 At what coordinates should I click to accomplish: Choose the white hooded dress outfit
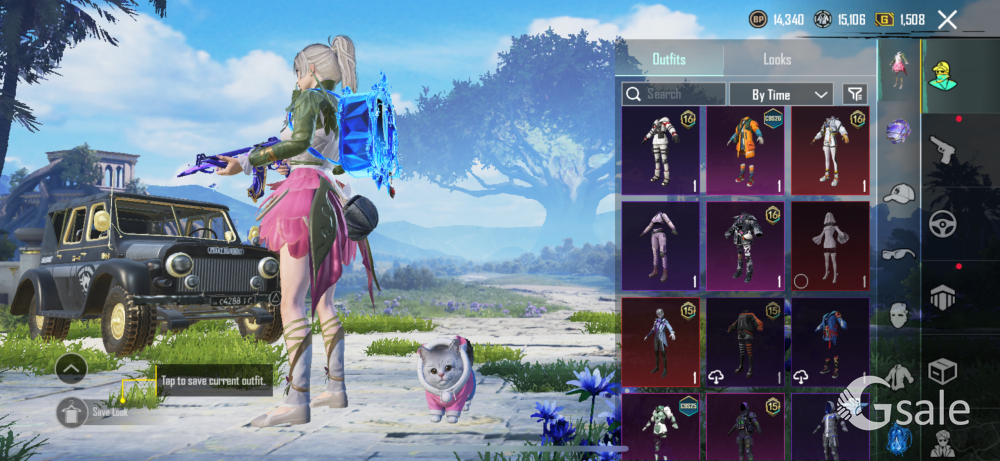(830, 246)
